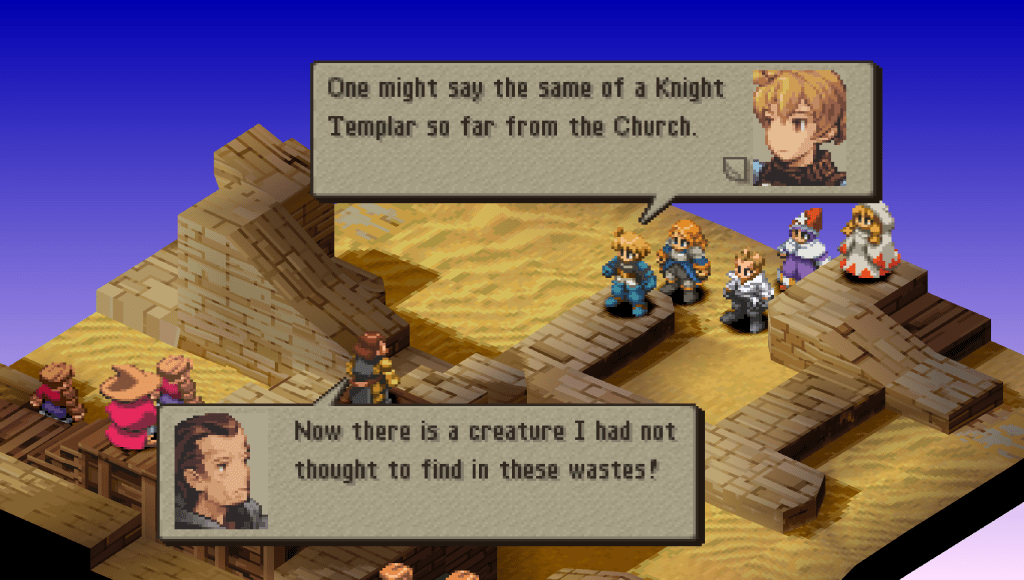
Task: Click the page-turn icon to continue dialogue
Action: click(x=735, y=169)
